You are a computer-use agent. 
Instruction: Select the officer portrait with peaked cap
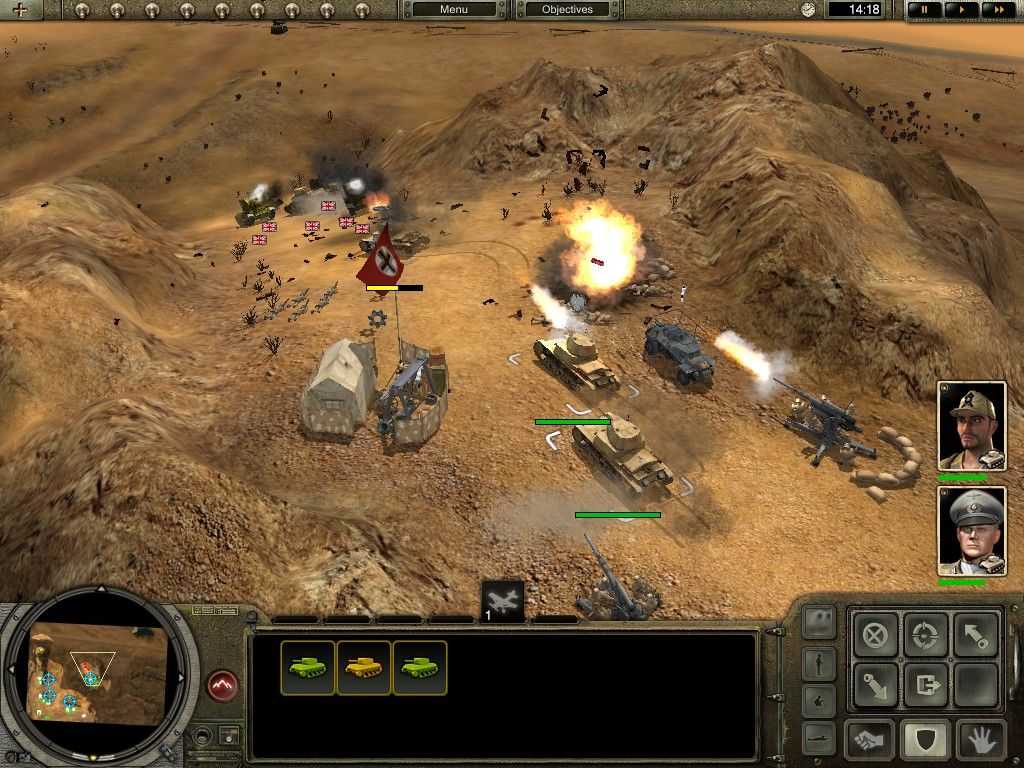[x=971, y=531]
